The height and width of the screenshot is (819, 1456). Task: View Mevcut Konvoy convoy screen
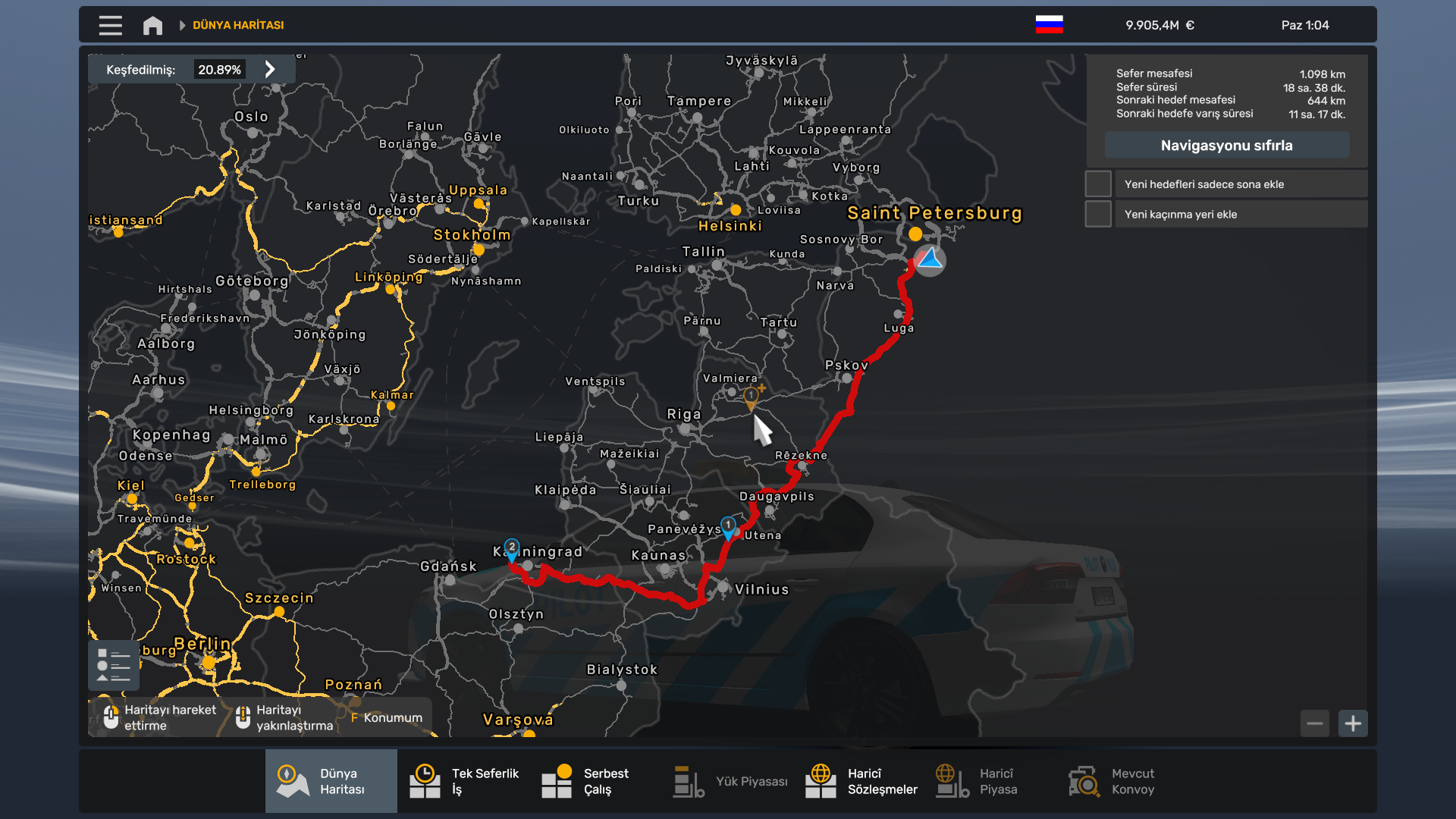click(1111, 781)
